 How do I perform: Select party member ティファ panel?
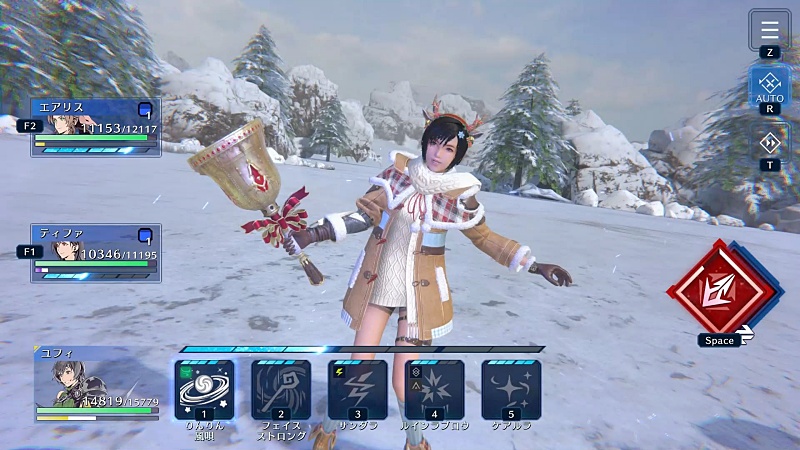95,252
